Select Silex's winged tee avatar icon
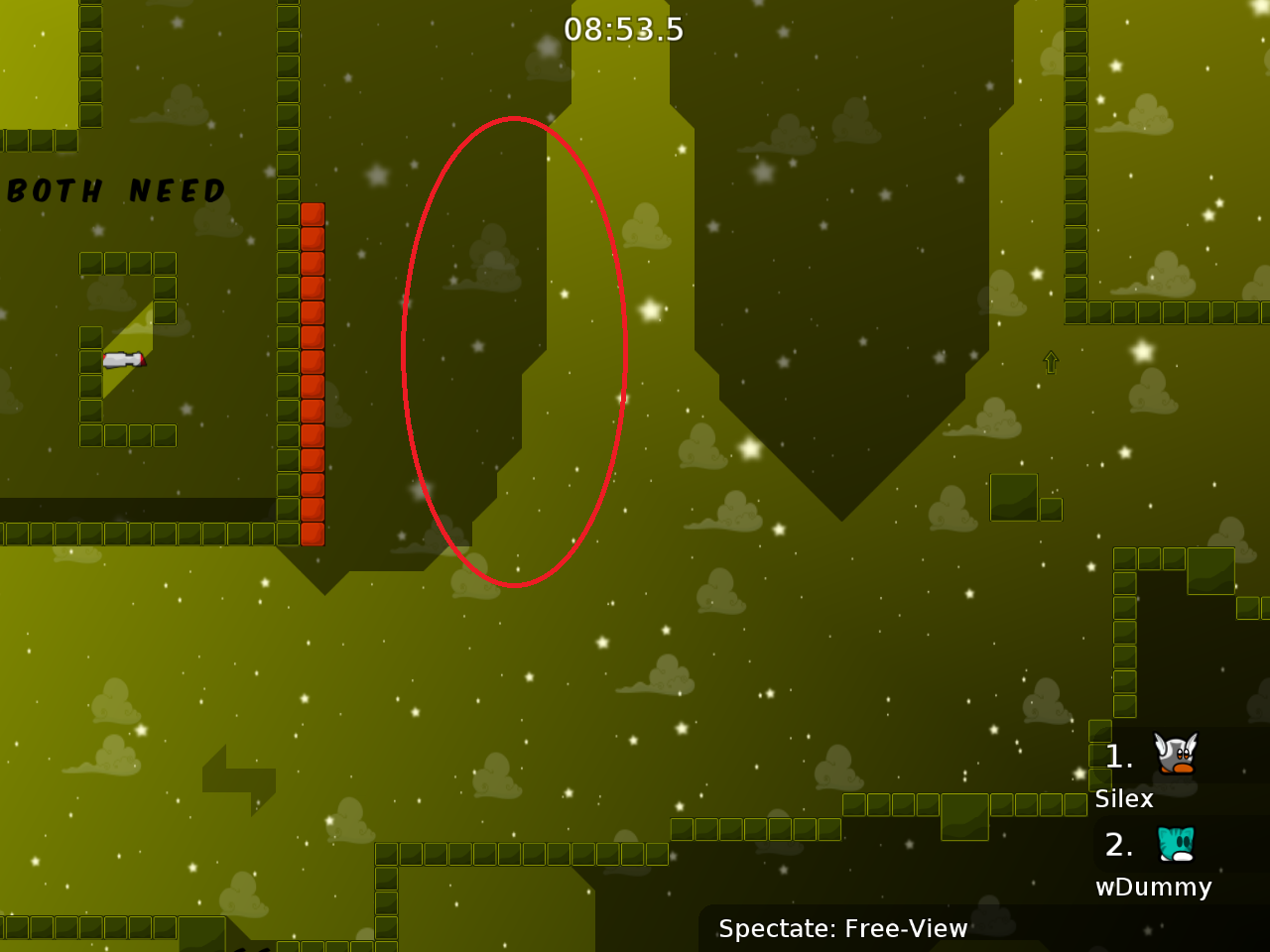Screen dimensions: 1270x952 point(1175,754)
